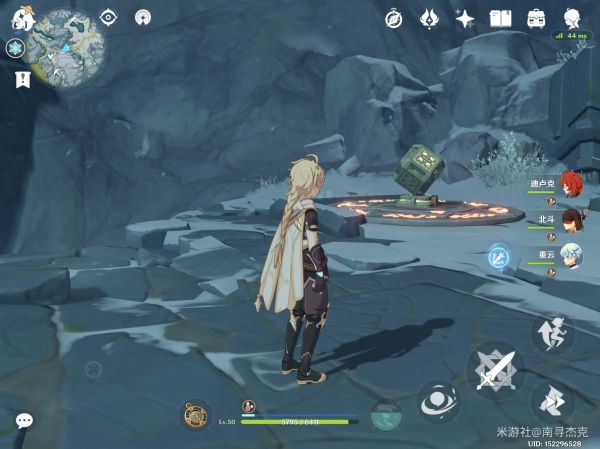This screenshot has height=449, width=600.
Task: Open the quest log bookmark icon
Action: (x=21, y=78)
